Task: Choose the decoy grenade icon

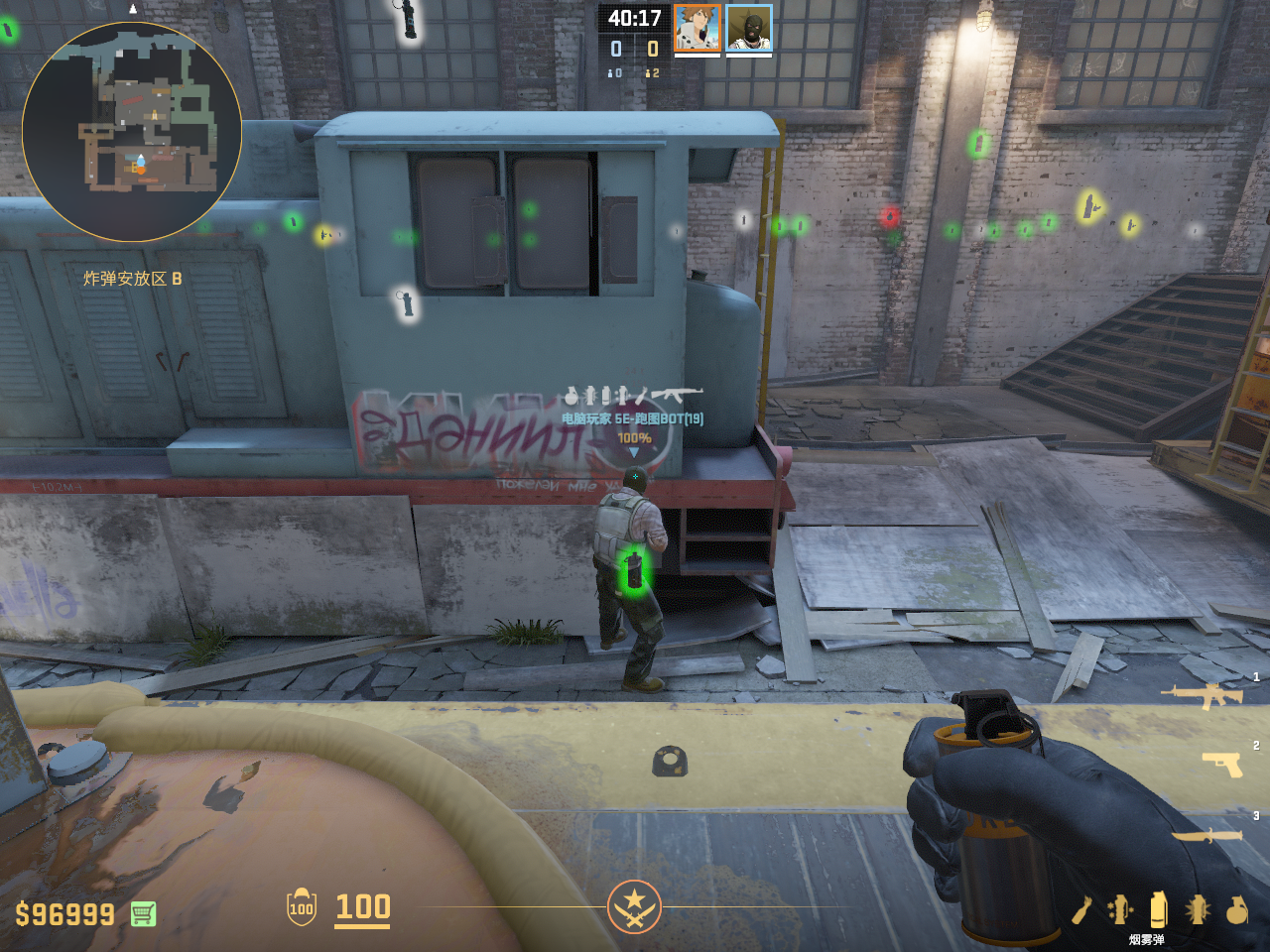Action: [x=1120, y=909]
